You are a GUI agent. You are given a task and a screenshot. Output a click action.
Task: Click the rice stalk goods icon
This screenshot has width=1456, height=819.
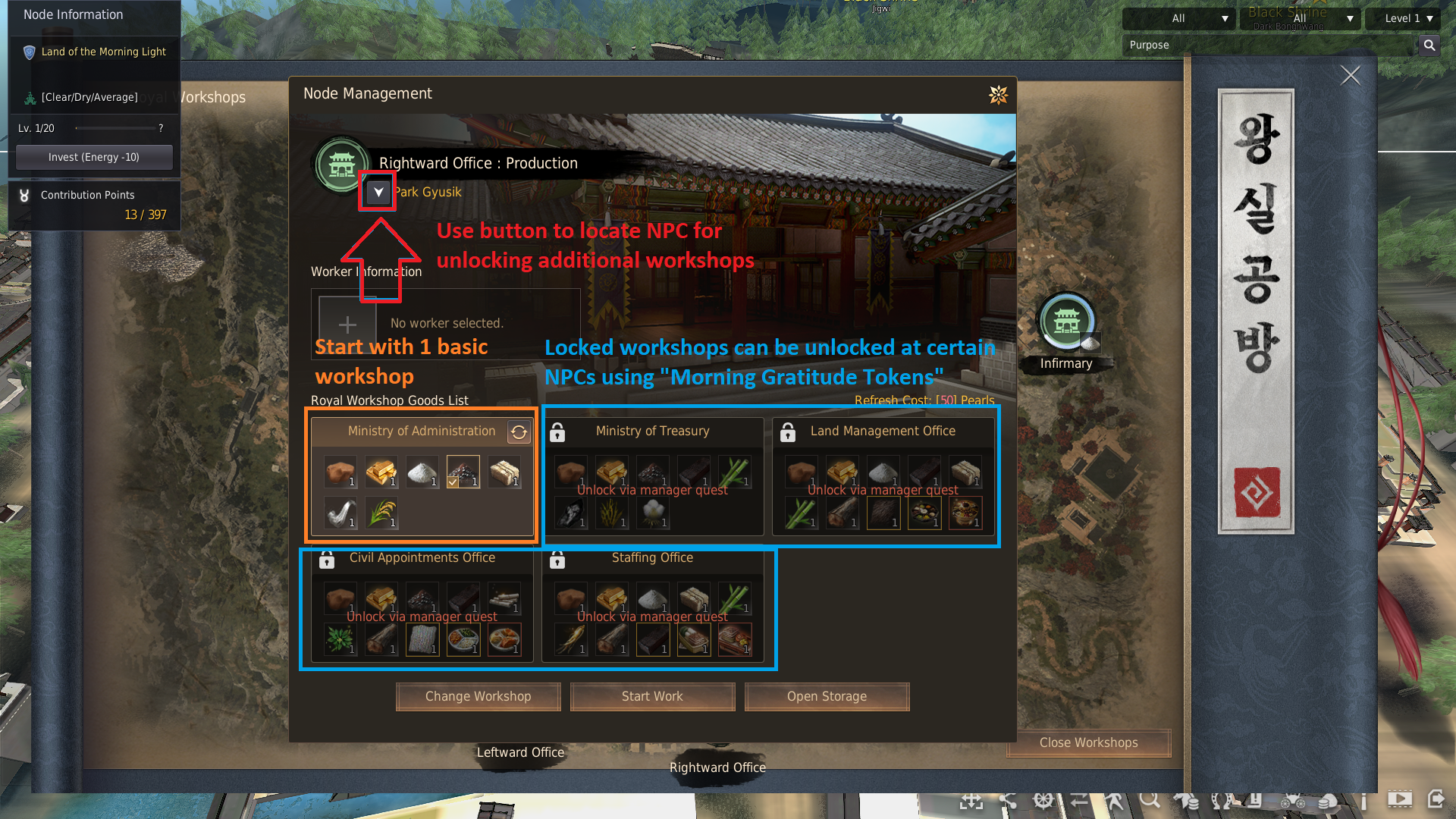coord(381,512)
